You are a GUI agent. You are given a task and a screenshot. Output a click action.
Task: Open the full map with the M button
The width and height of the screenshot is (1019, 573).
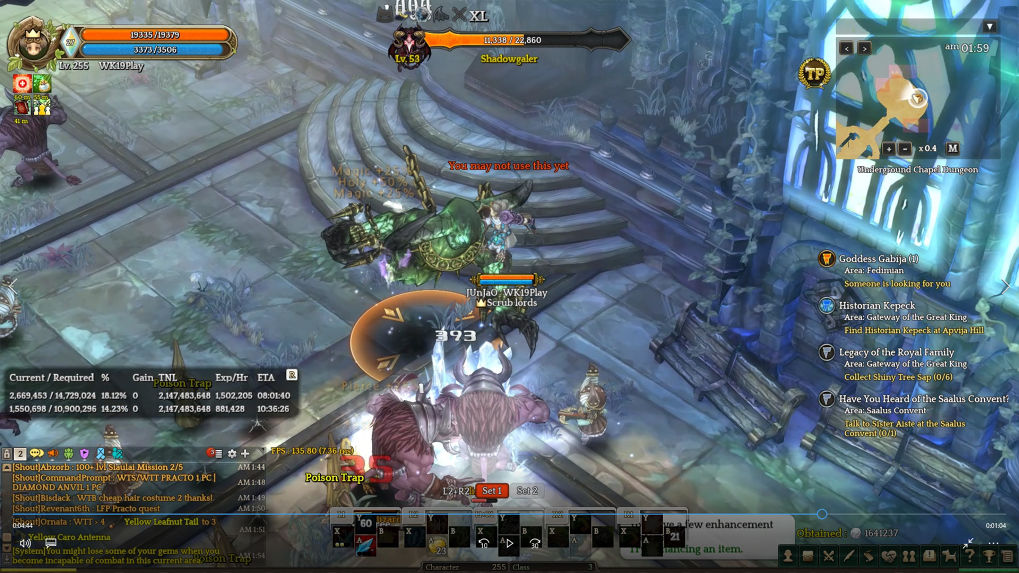(x=952, y=149)
